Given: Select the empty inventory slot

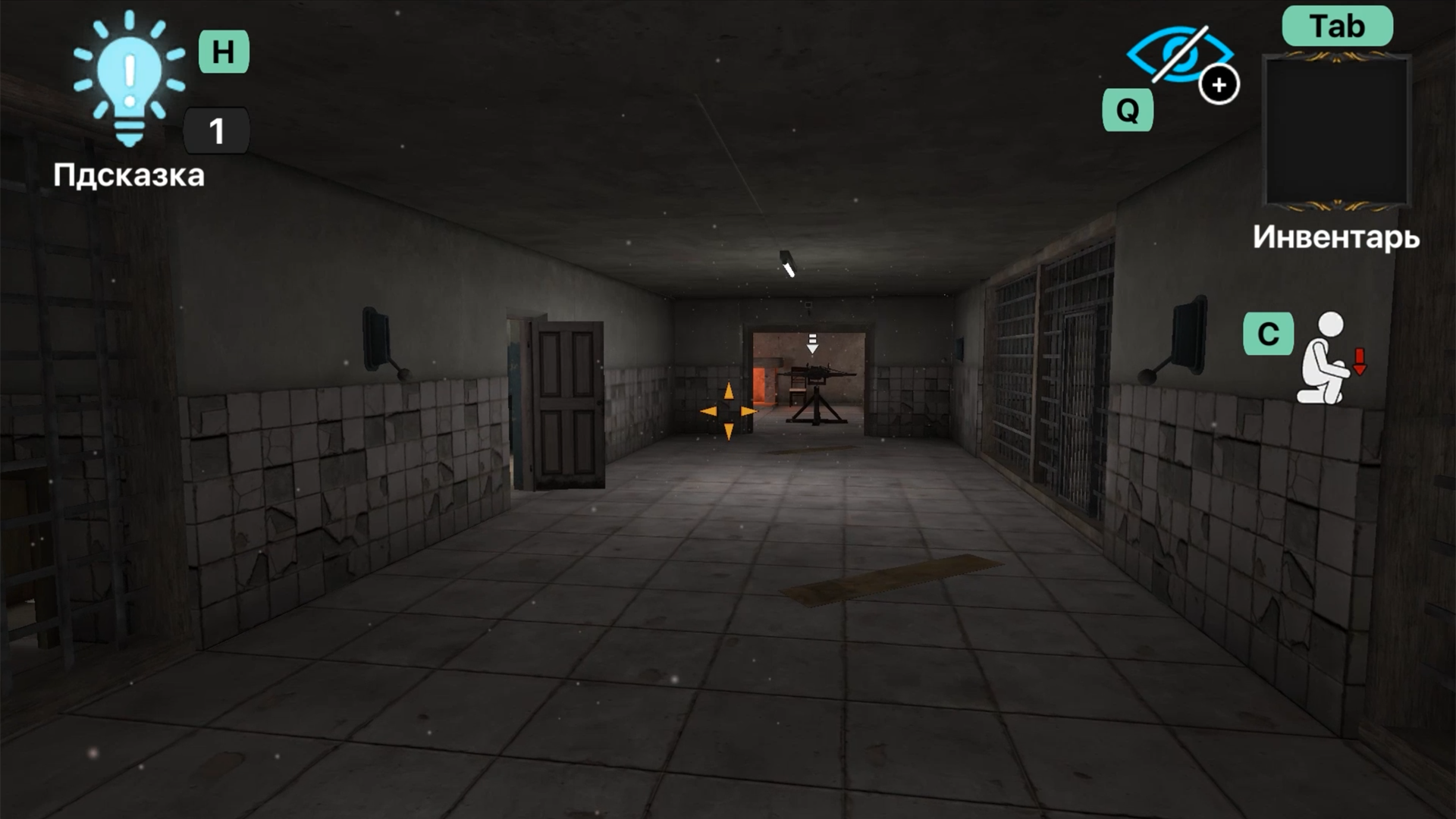Looking at the screenshot, I should pyautogui.click(x=1337, y=130).
